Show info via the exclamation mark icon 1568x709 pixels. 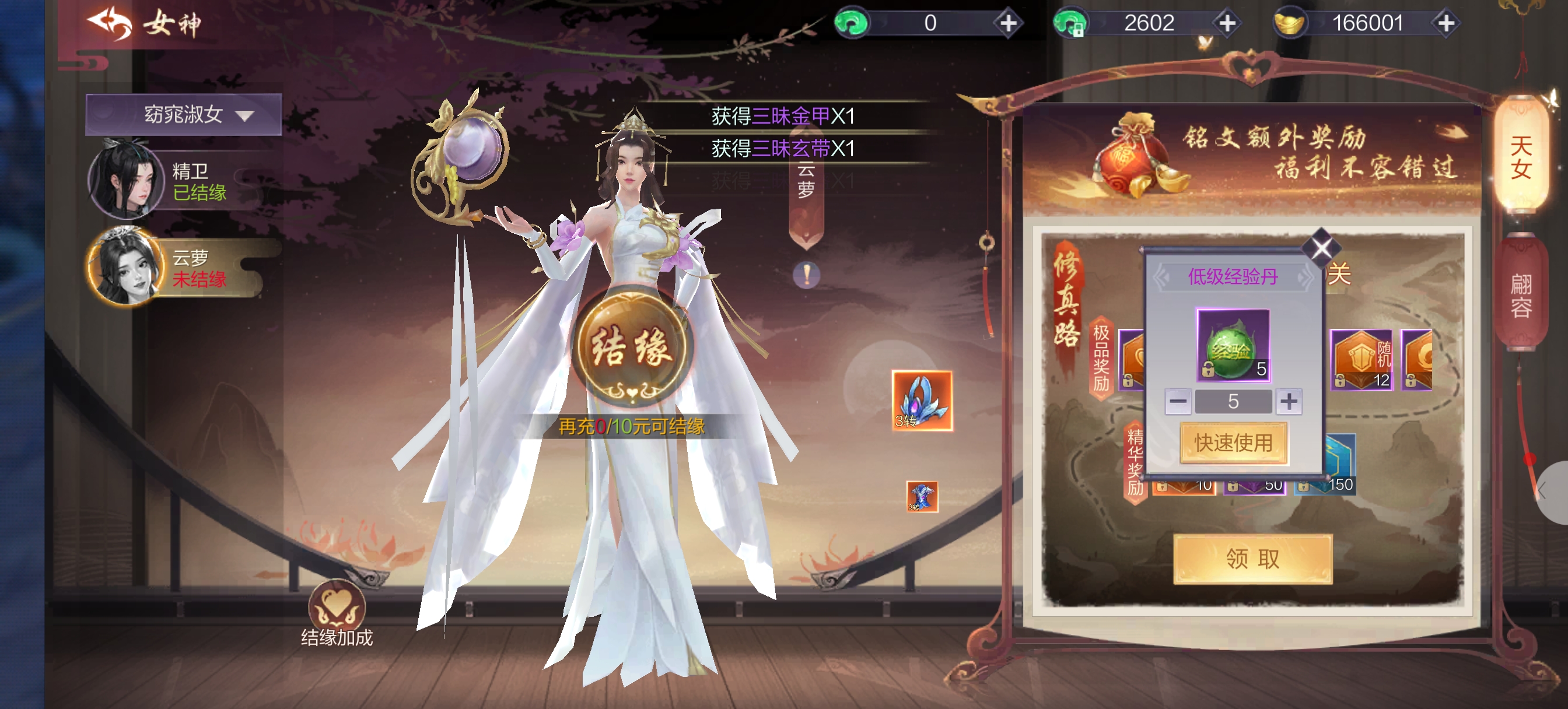coord(807,275)
